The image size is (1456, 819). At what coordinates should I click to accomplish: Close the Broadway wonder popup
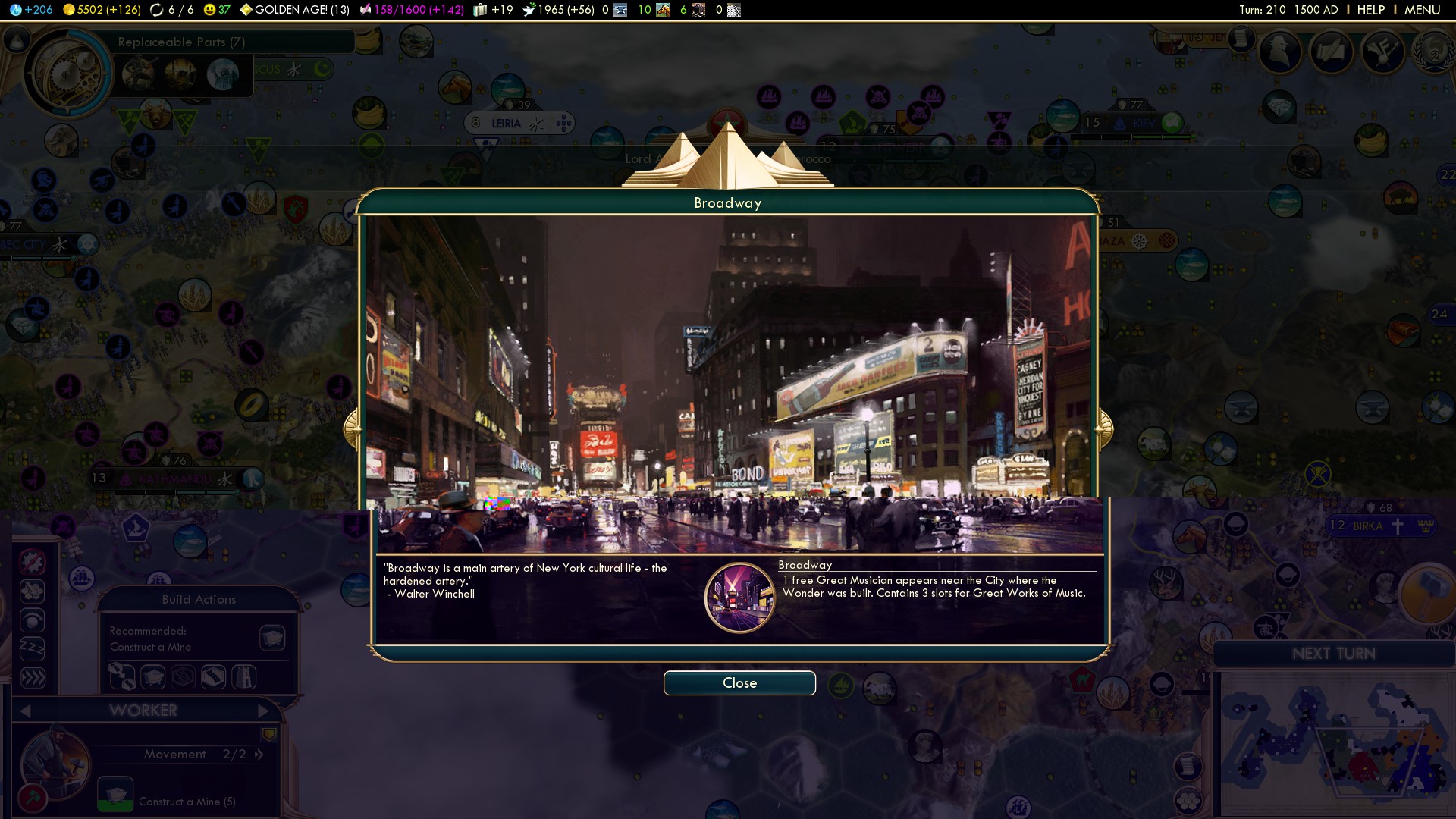[x=739, y=683]
